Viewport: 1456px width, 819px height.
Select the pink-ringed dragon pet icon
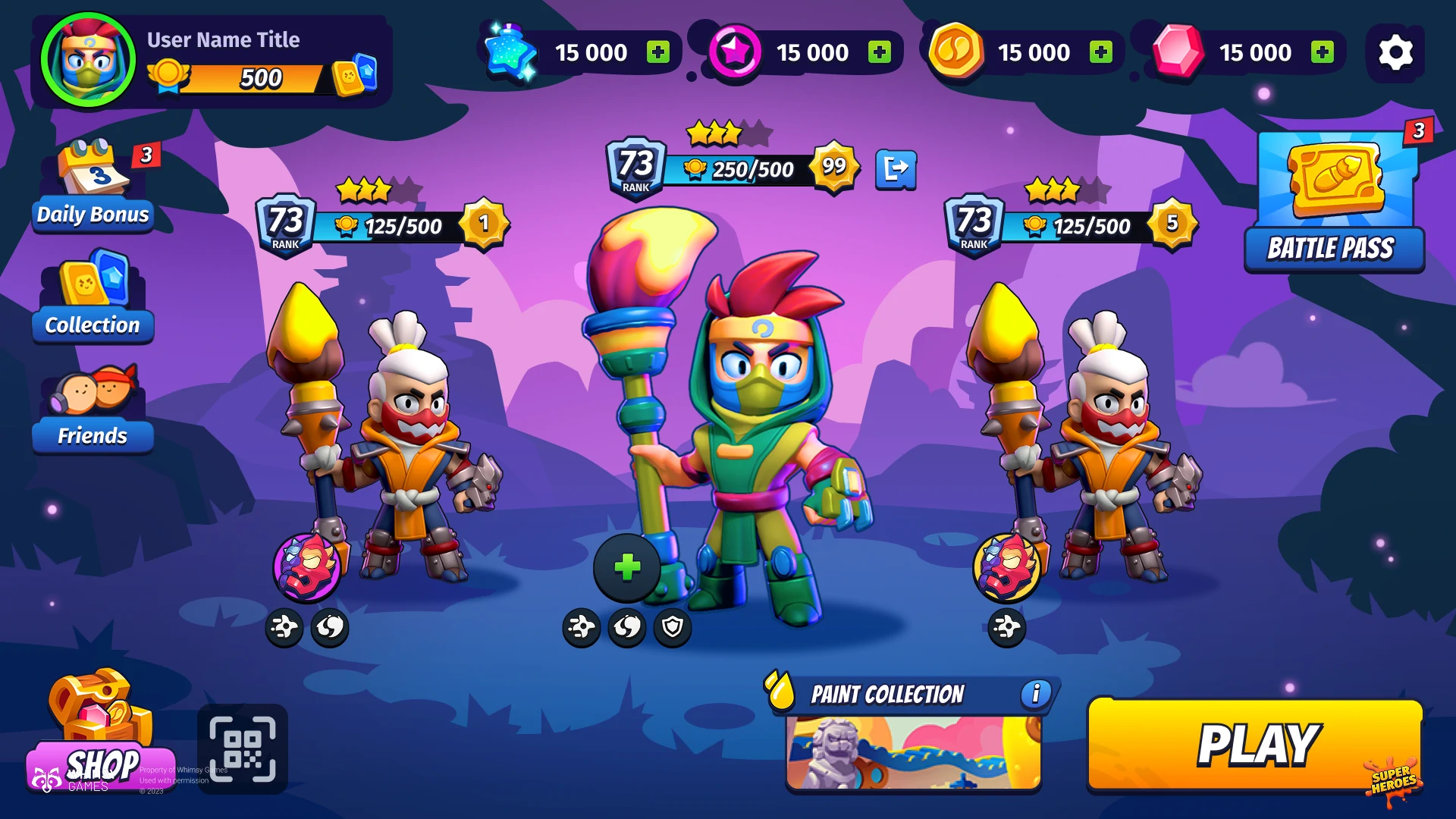(307, 567)
